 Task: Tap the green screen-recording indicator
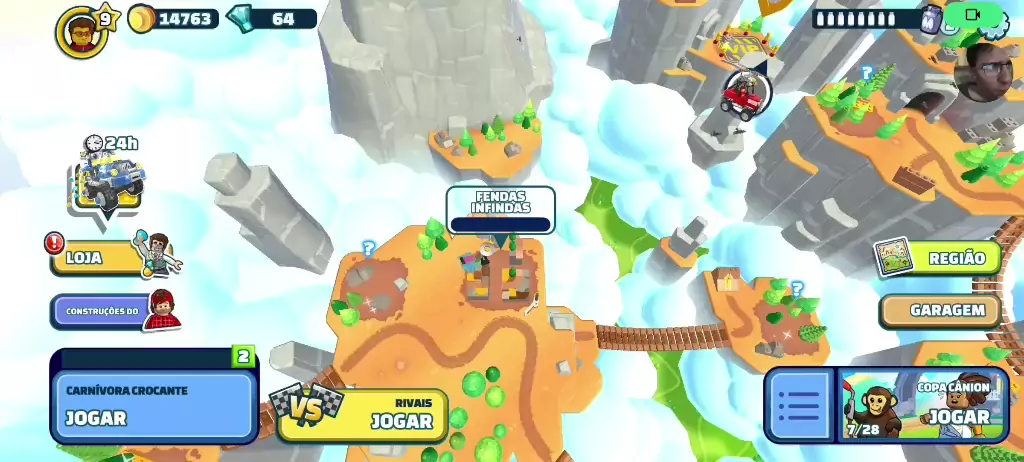click(973, 14)
